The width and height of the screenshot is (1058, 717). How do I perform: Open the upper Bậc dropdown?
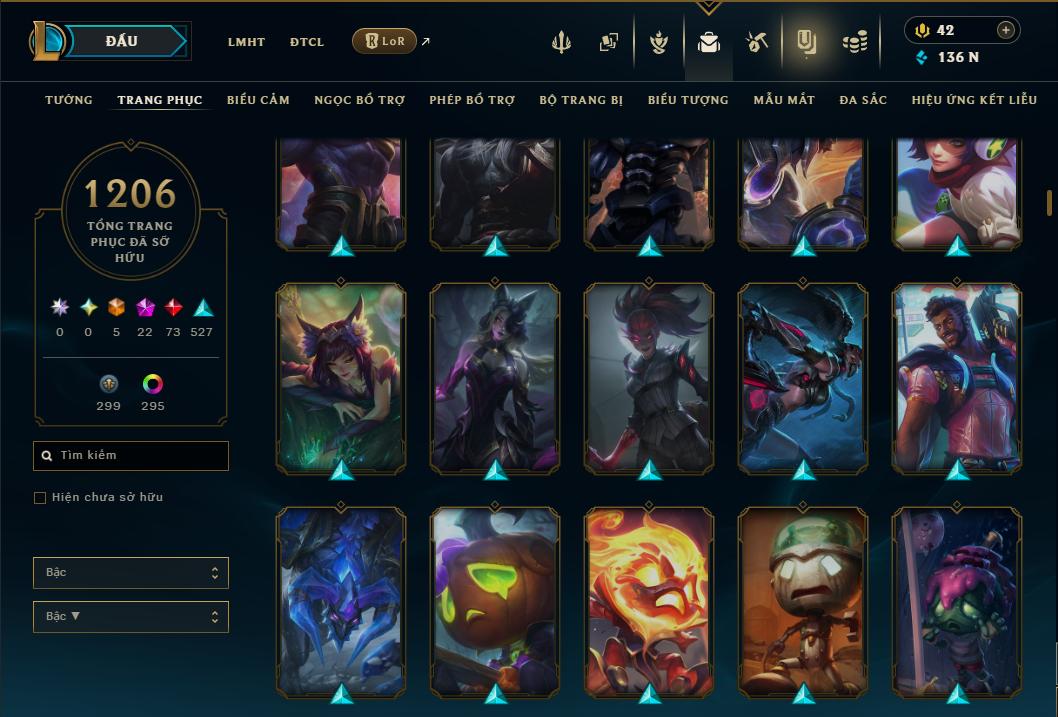pyautogui.click(x=131, y=573)
